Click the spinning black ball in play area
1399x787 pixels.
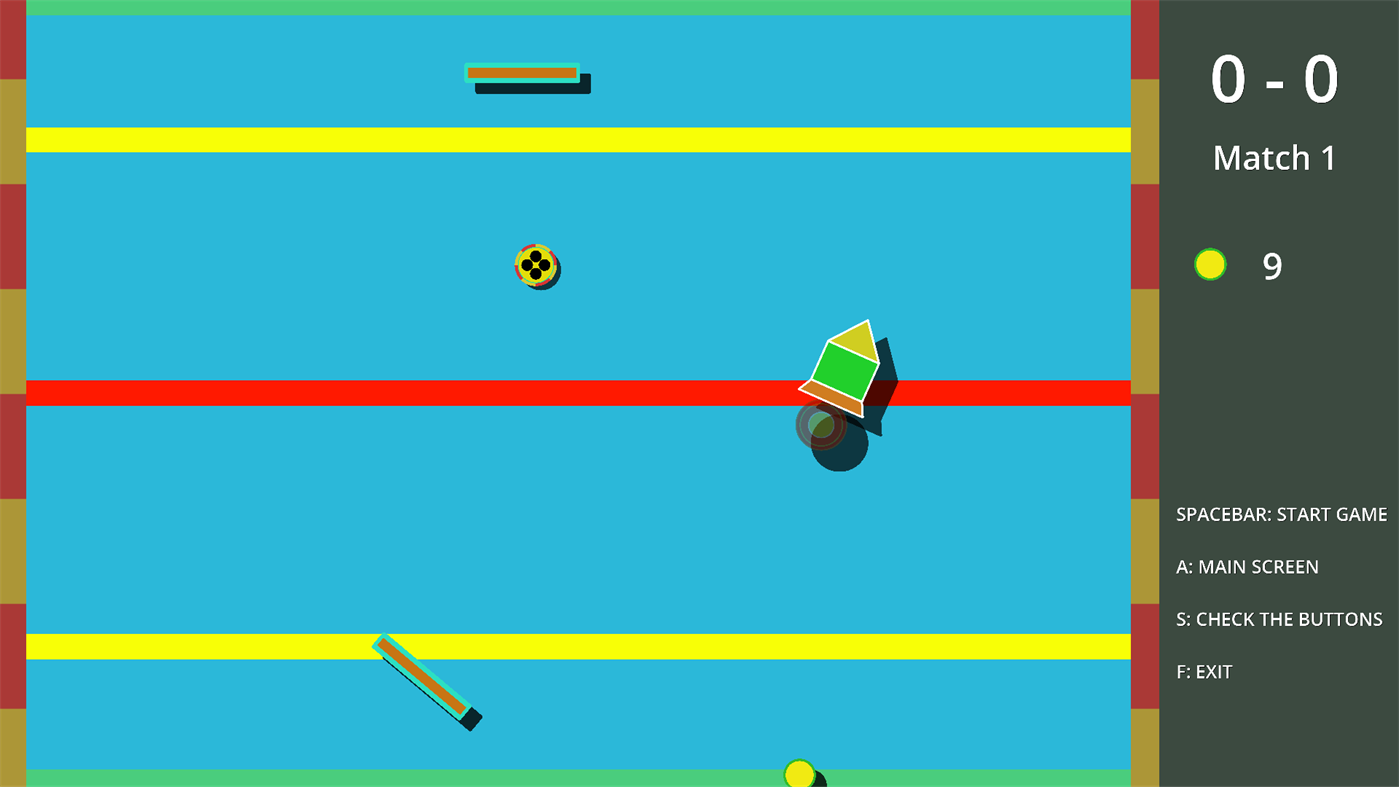point(537,266)
